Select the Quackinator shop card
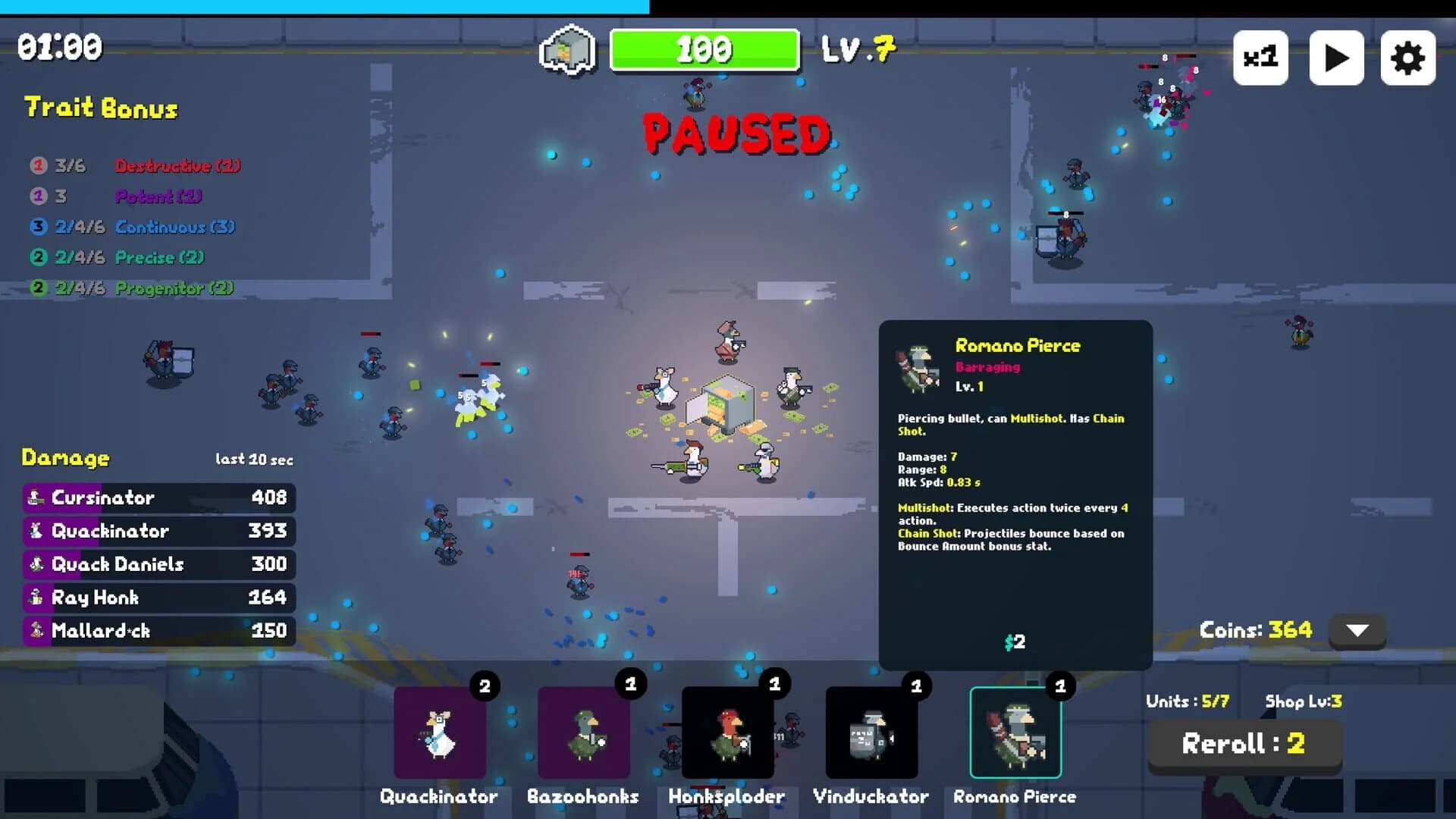 coord(438,732)
